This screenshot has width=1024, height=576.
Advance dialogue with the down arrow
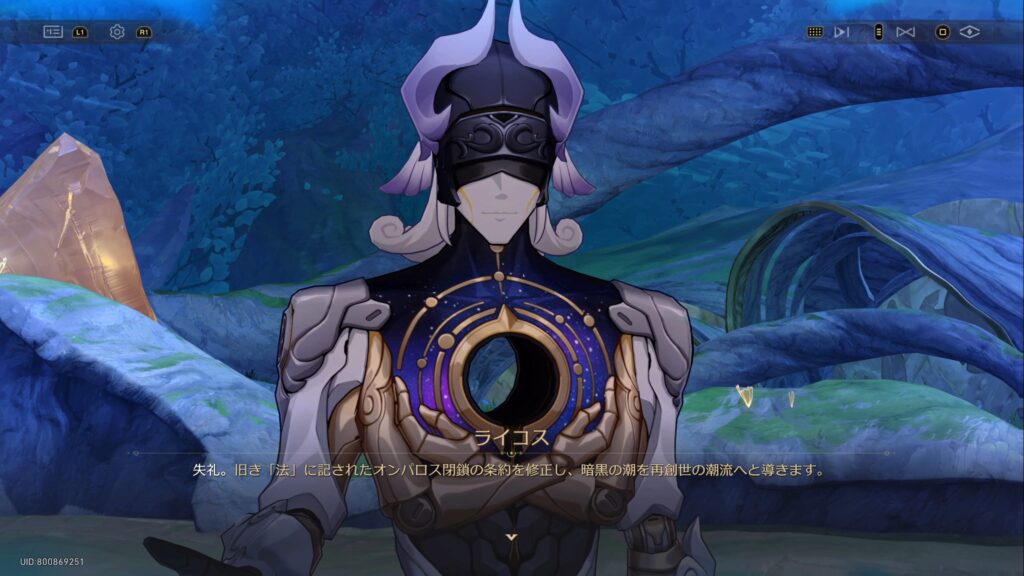[512, 537]
